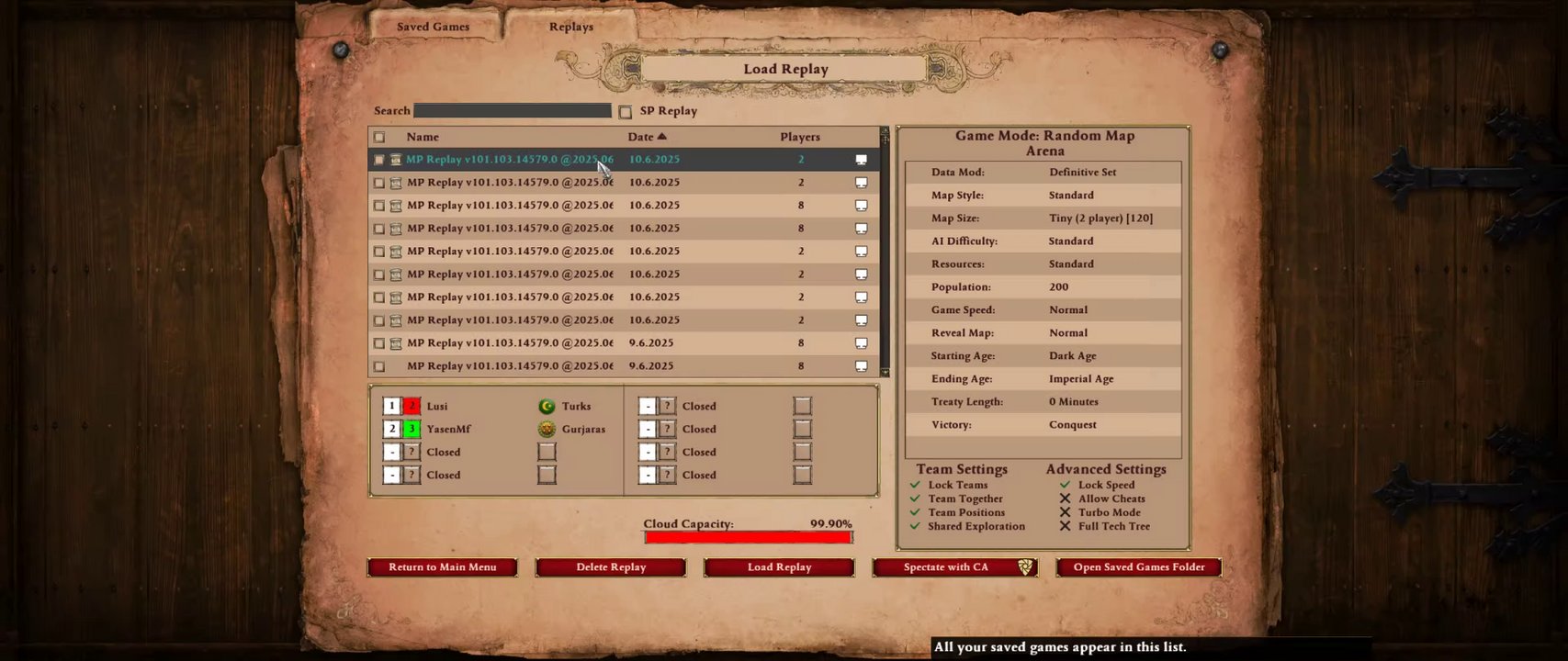The width and height of the screenshot is (1568, 661).
Task: Tick the select-all checkbox in the list header
Action: (x=379, y=137)
